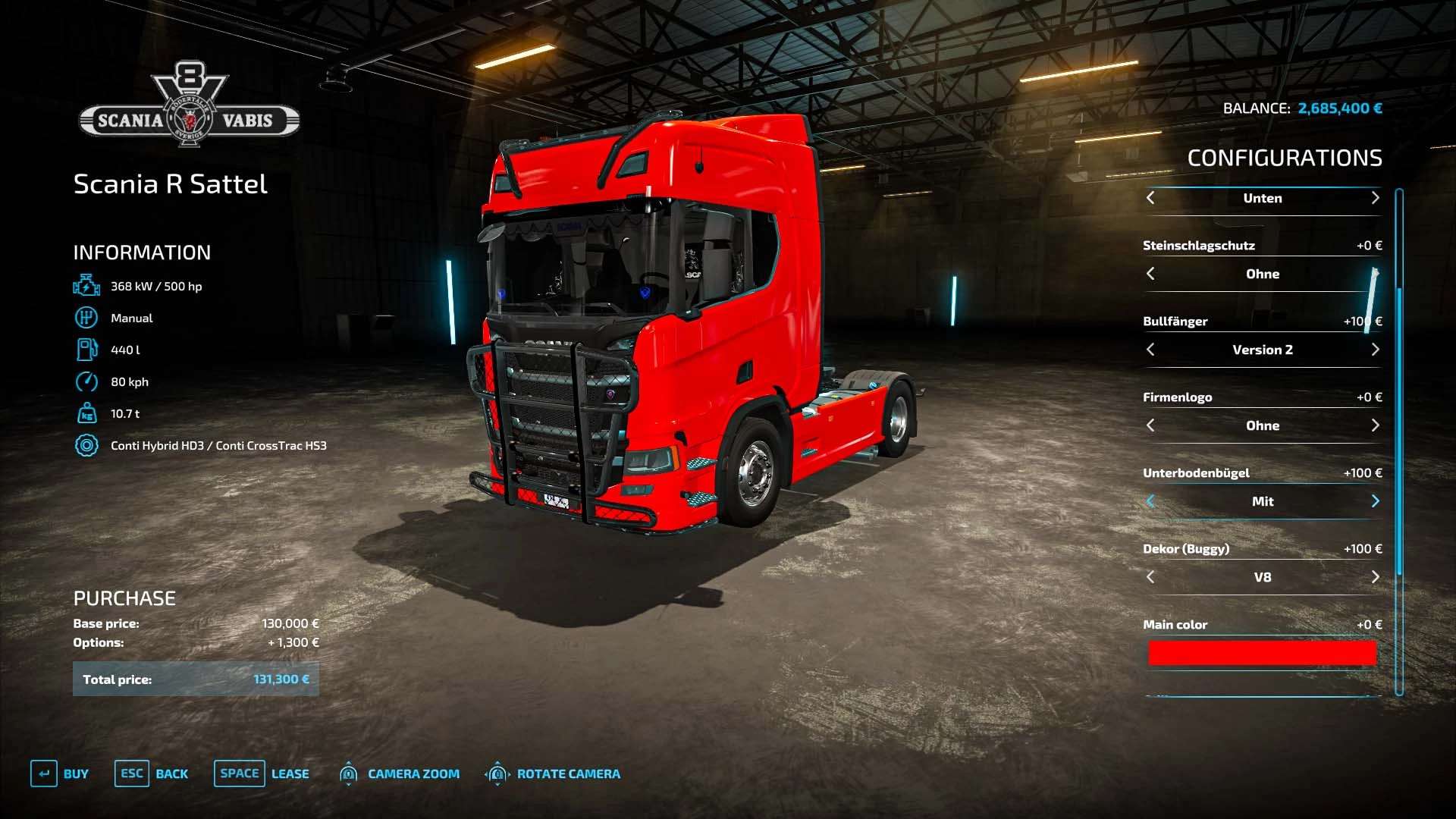Viewport: 1456px width, 819px height.
Task: Select next Bullfänger version arrow
Action: [x=1375, y=350]
